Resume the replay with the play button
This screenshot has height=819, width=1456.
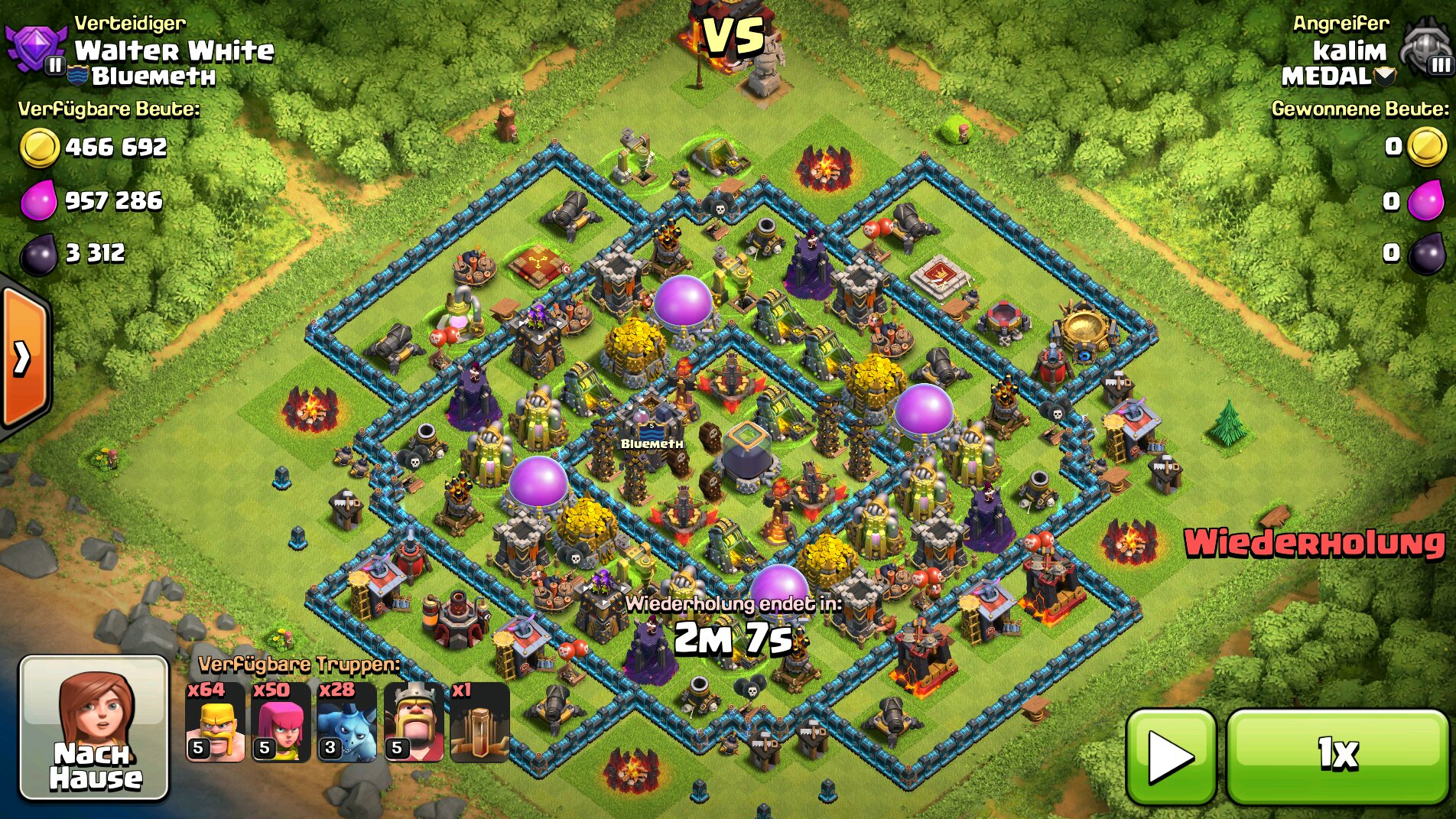point(1171,756)
